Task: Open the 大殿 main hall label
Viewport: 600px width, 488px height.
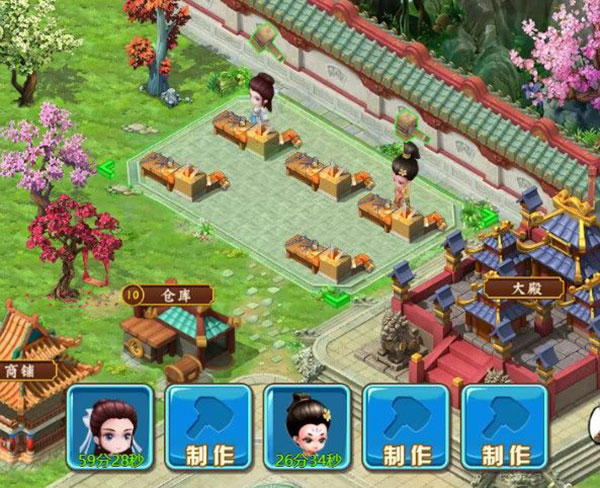Action: pyautogui.click(x=524, y=289)
